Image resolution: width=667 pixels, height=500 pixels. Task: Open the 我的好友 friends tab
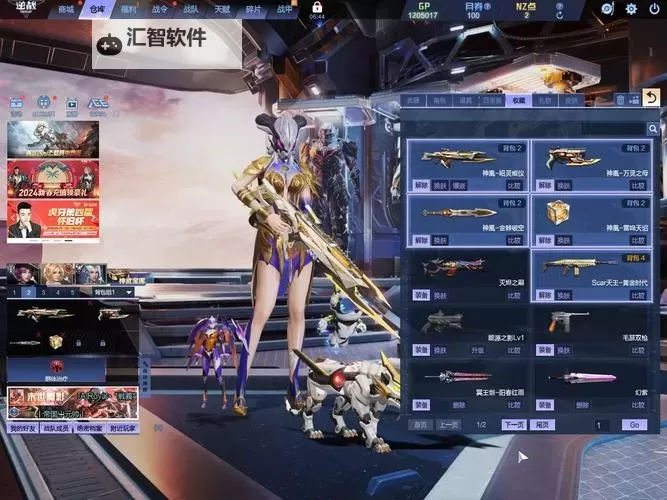pyautogui.click(x=22, y=428)
